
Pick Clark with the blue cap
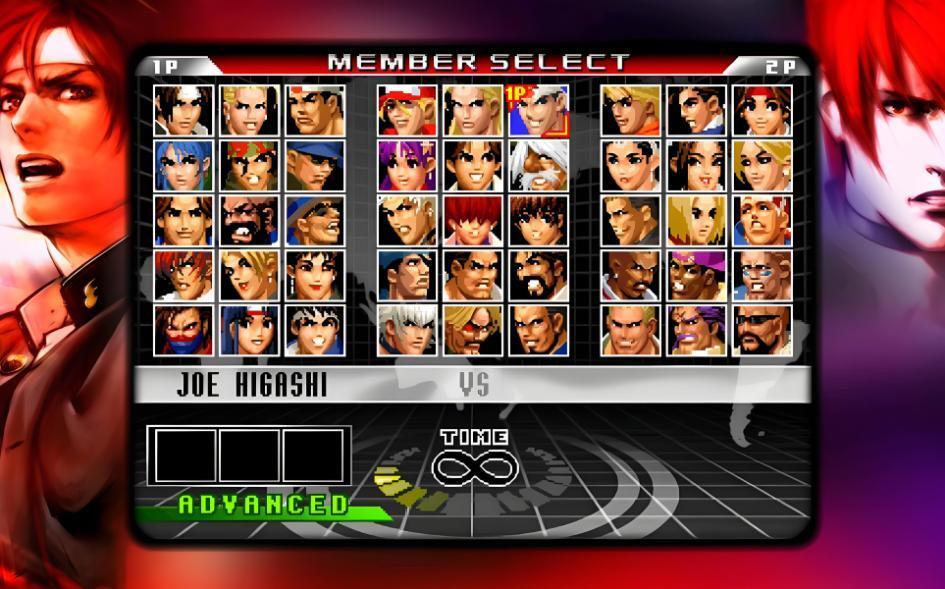pyautogui.click(x=315, y=165)
